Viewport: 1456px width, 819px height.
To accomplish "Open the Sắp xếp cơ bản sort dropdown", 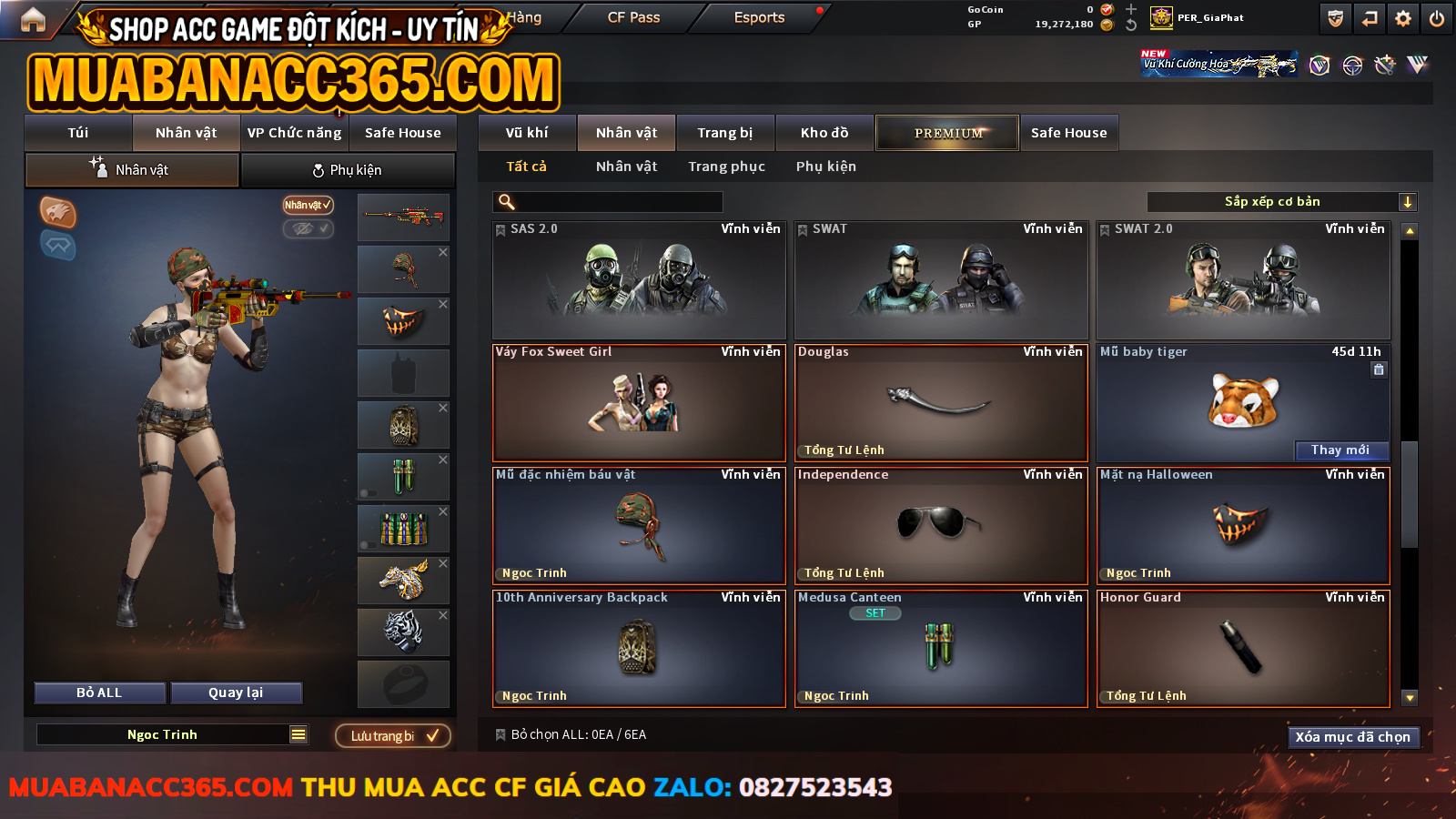I will [1281, 202].
